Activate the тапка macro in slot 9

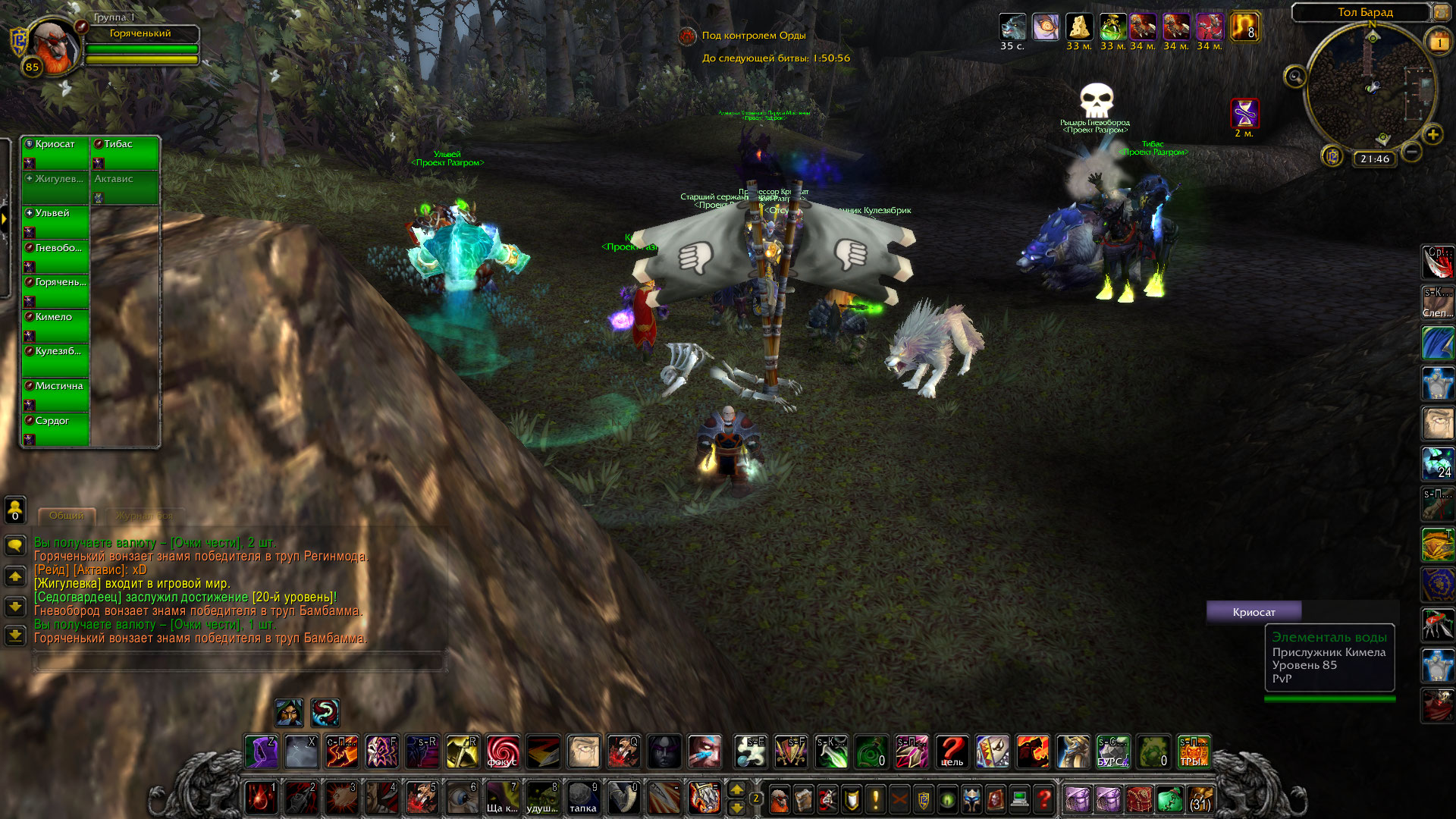[582, 798]
